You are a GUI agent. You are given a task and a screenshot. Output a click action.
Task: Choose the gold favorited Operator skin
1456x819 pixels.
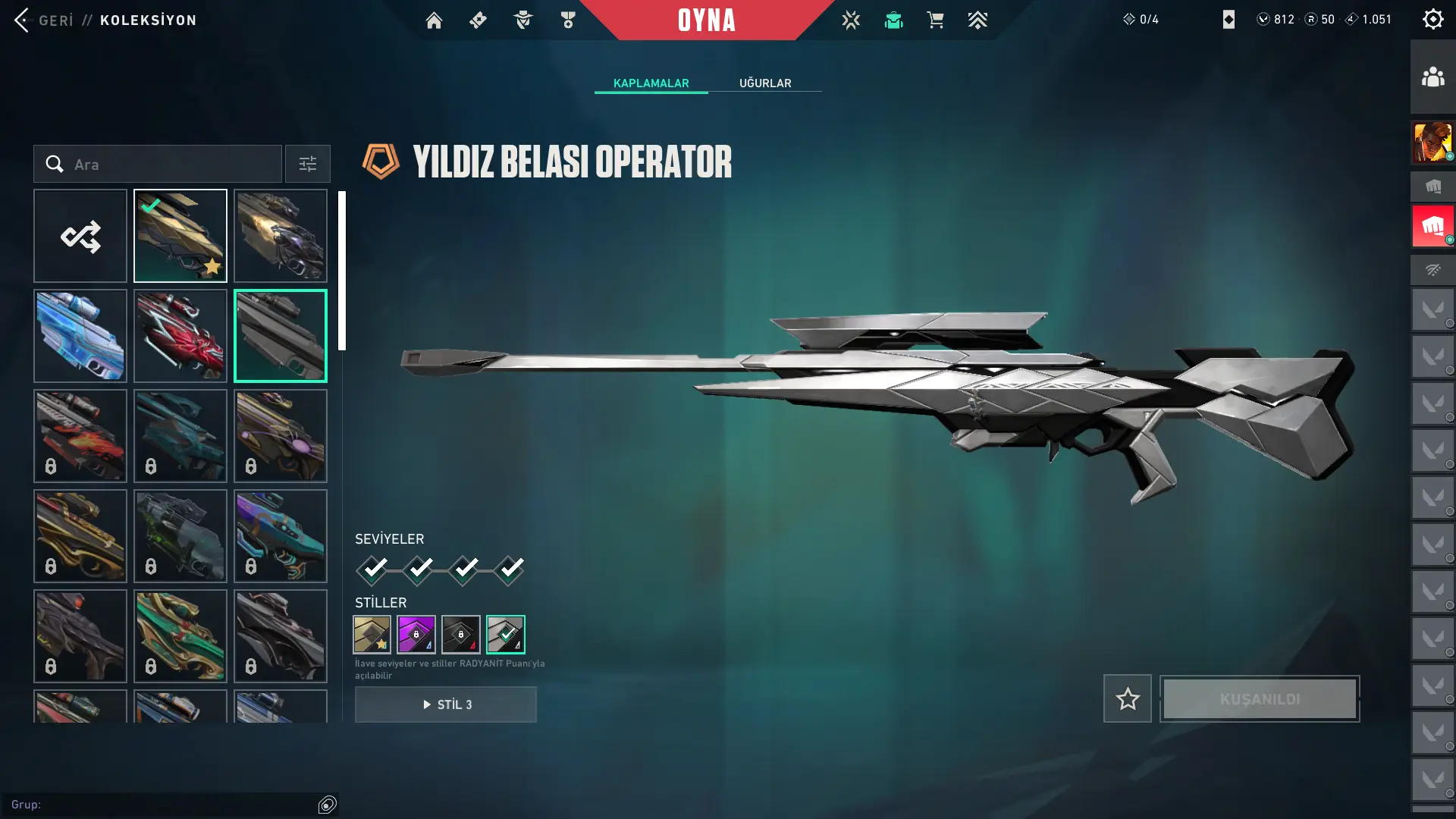click(x=180, y=237)
